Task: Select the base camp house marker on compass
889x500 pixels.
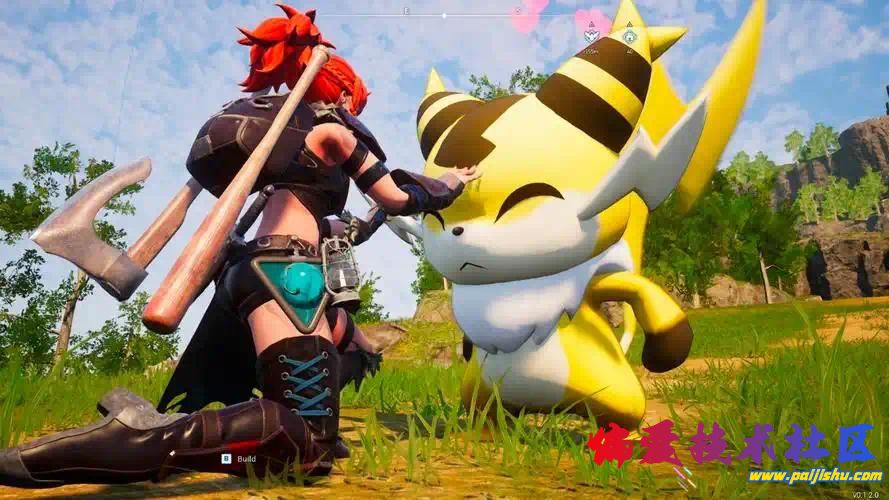Action: [629, 37]
